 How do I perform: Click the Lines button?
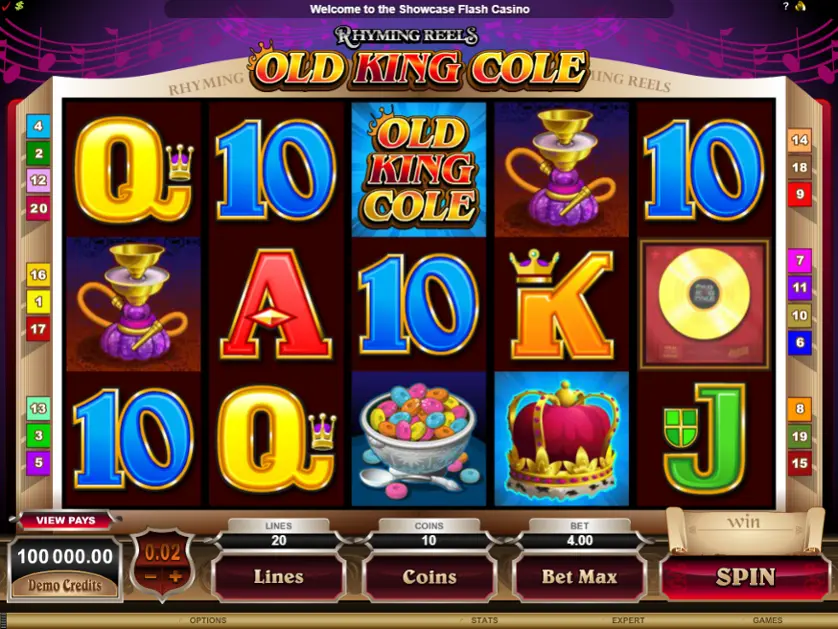(279, 577)
